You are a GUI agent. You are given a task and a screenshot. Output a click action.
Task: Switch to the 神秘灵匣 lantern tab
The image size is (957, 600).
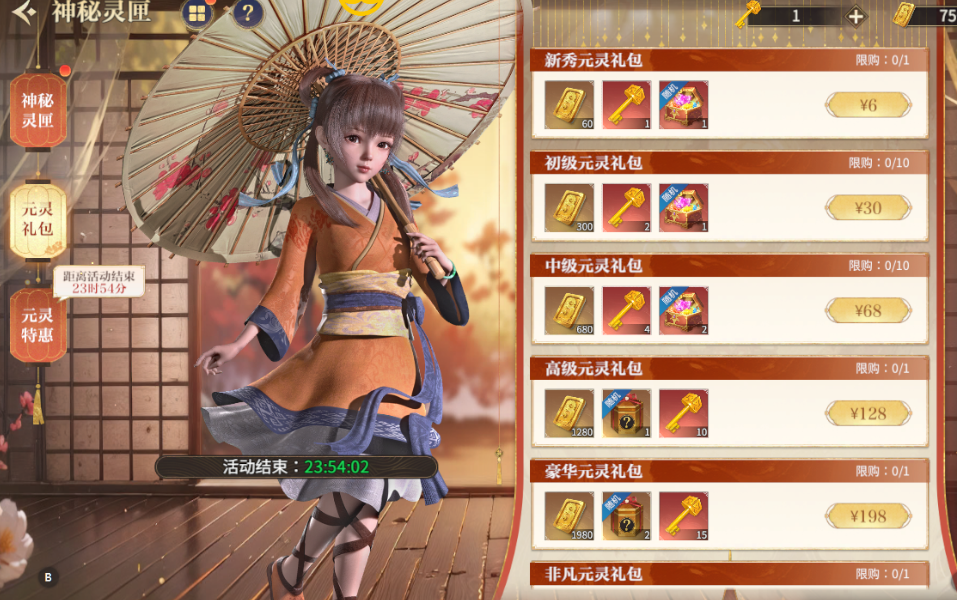[x=38, y=112]
